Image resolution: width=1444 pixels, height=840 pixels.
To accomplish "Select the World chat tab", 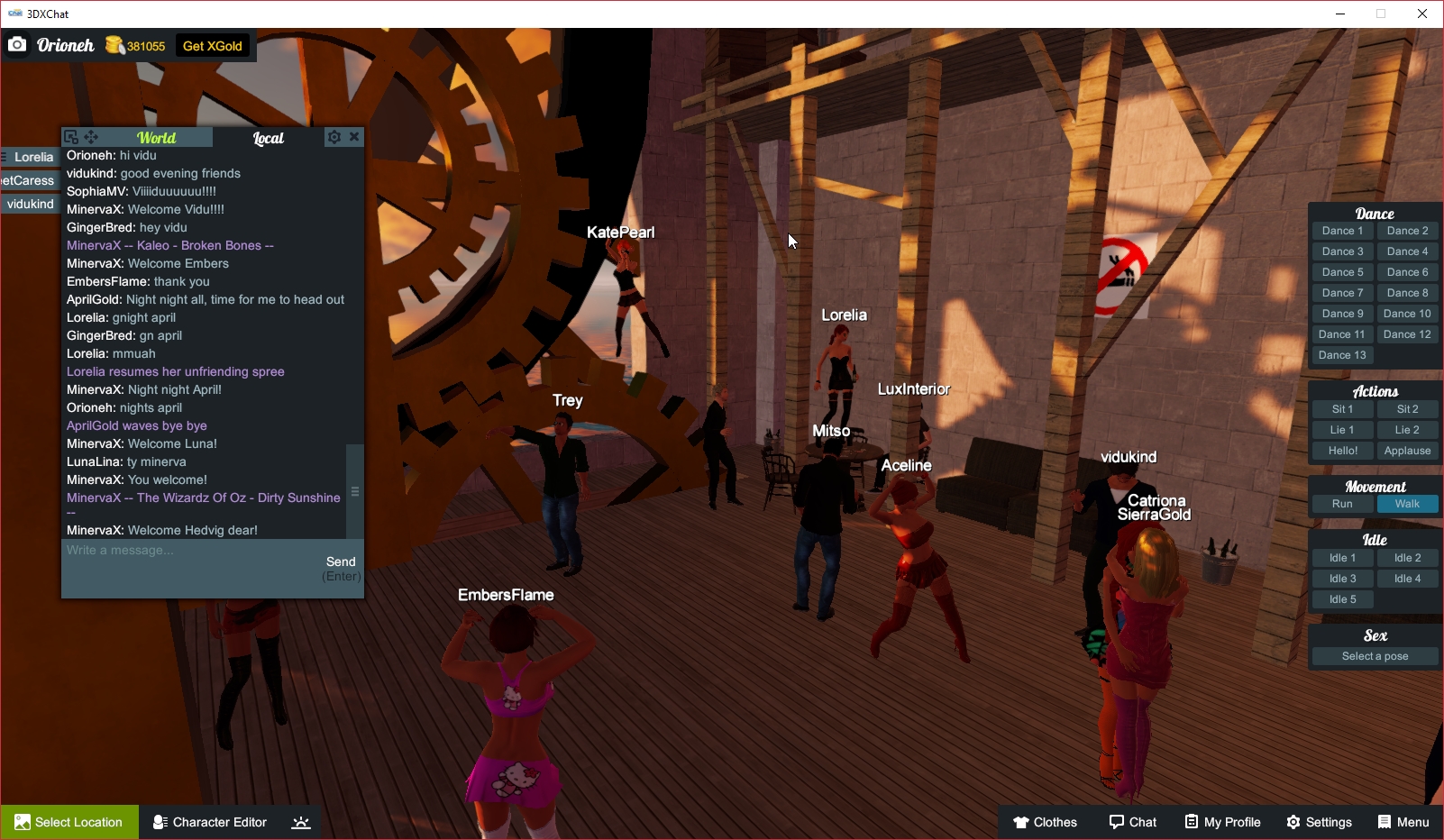I will pos(157,137).
